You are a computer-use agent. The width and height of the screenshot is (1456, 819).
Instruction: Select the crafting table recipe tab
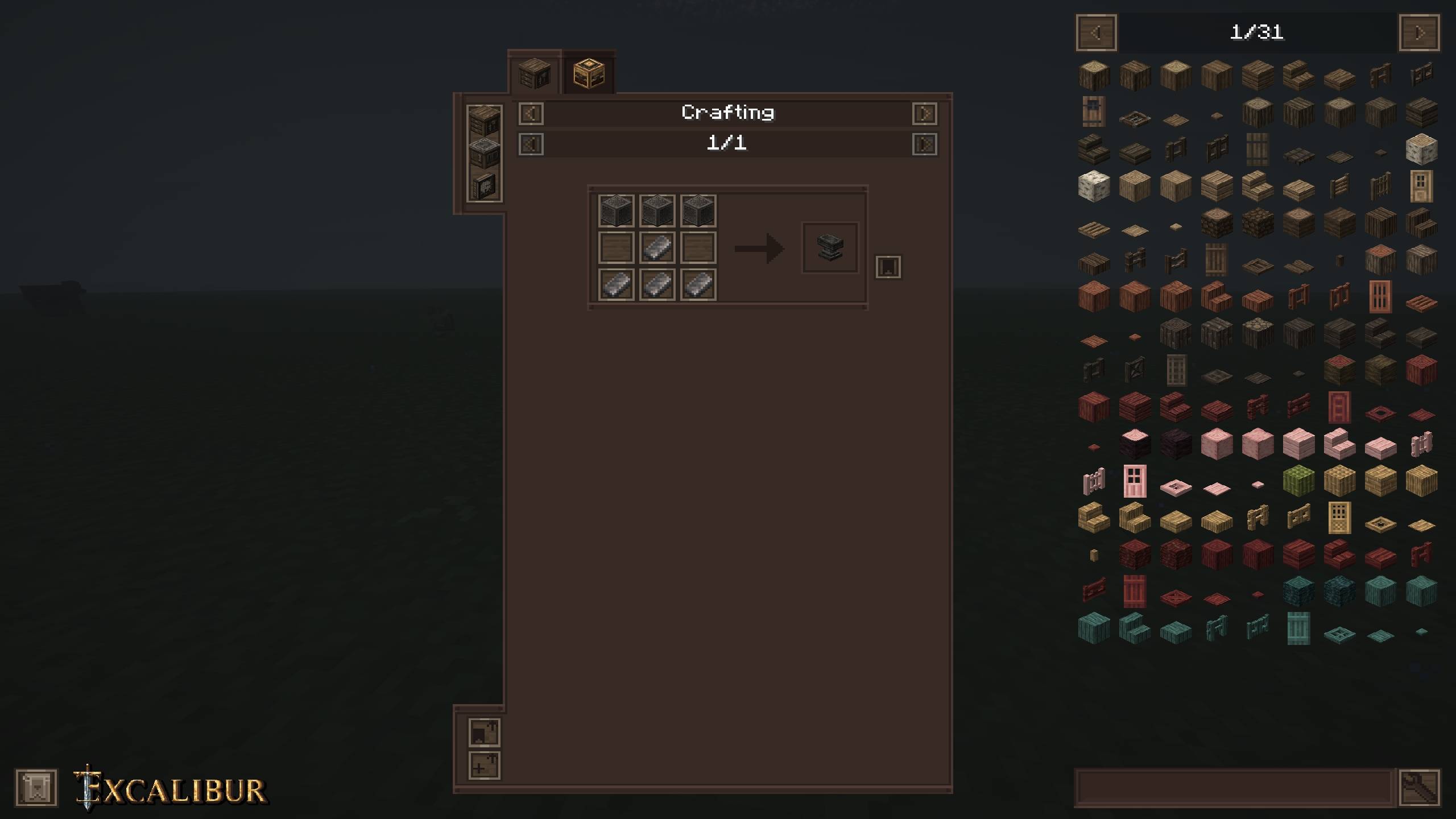(x=534, y=74)
